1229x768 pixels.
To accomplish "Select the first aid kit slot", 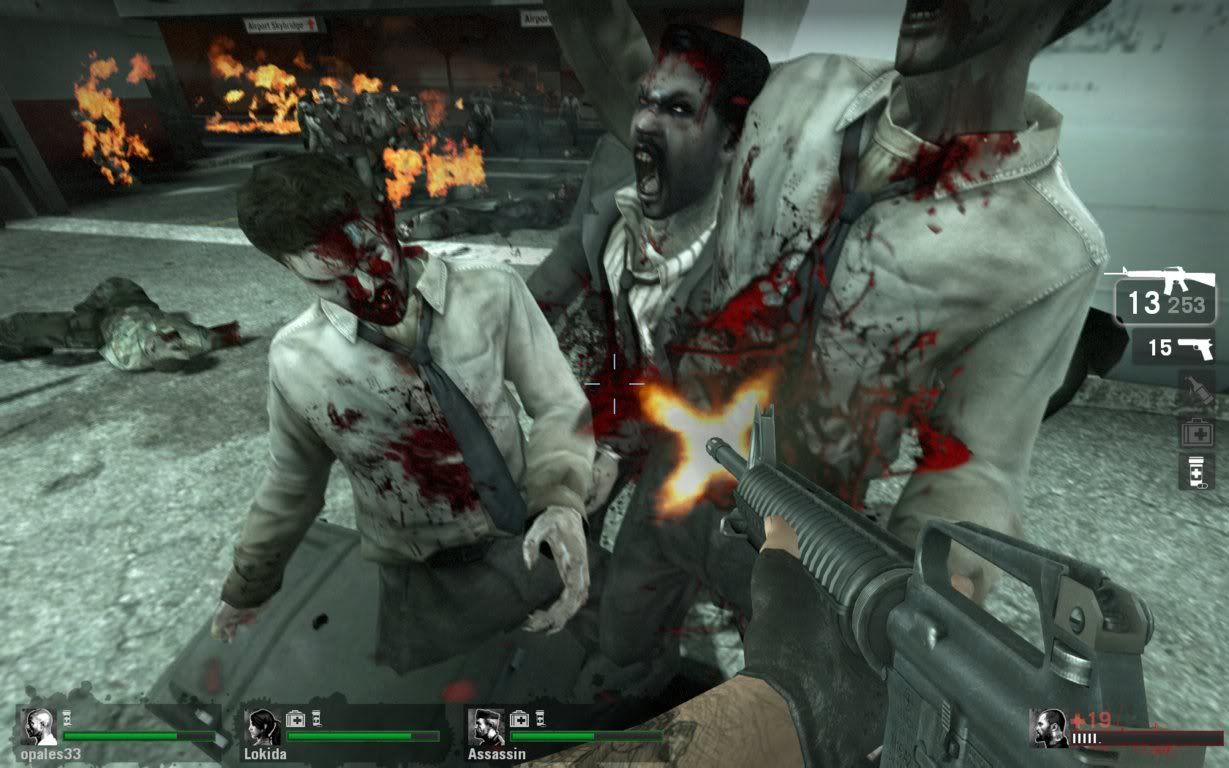I will point(1196,431).
